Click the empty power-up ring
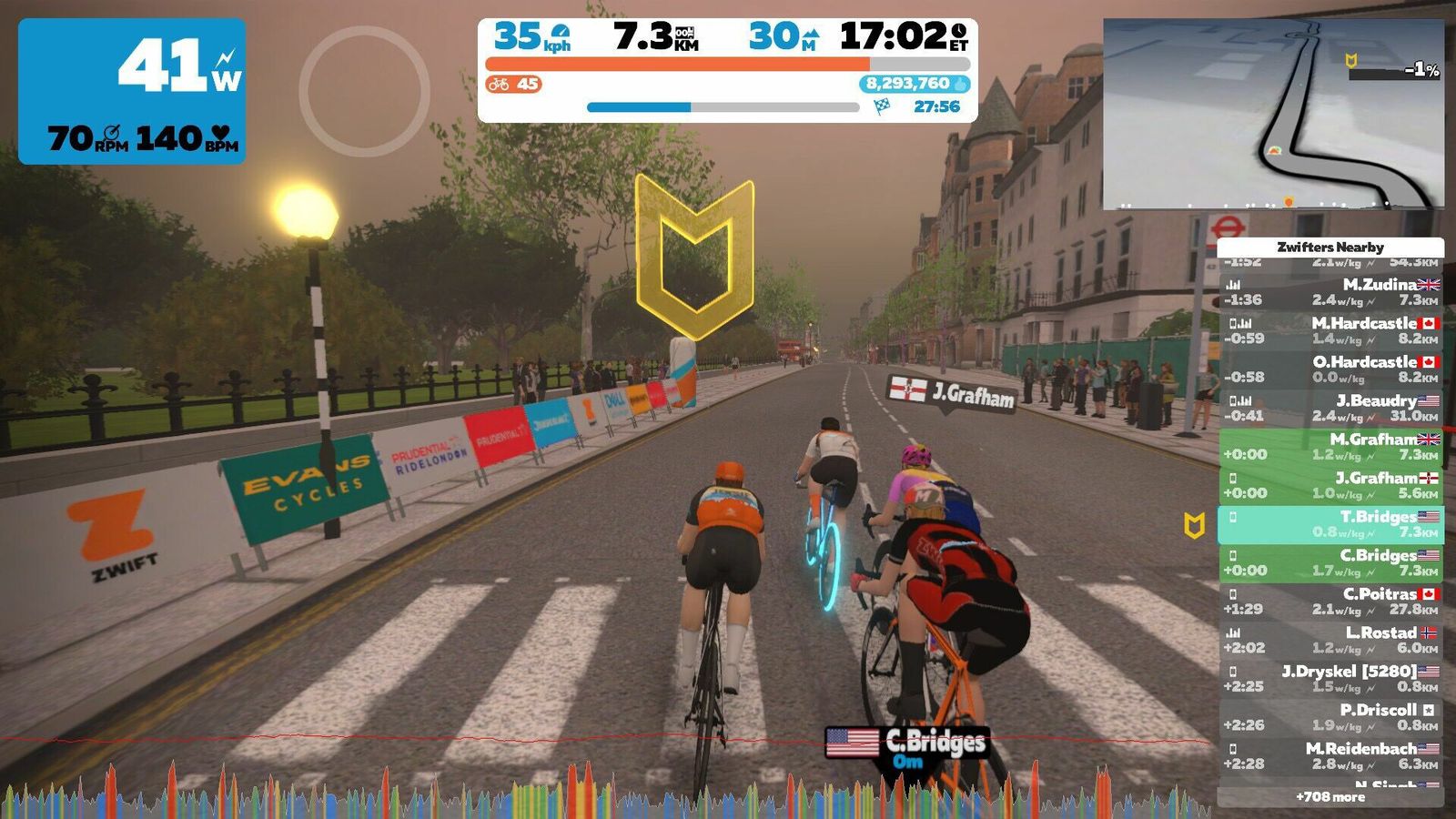This screenshot has height=819, width=1456. click(x=364, y=91)
